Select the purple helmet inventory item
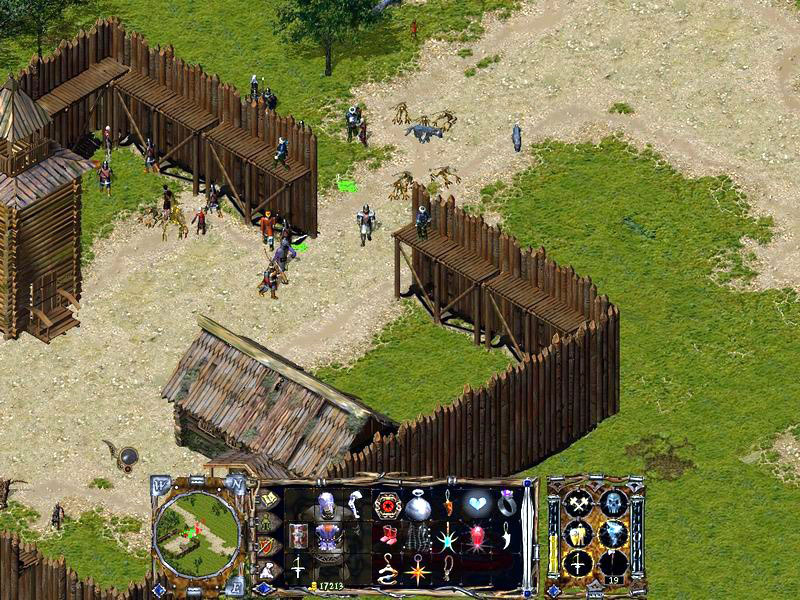This screenshot has height=600, width=800. [327, 505]
